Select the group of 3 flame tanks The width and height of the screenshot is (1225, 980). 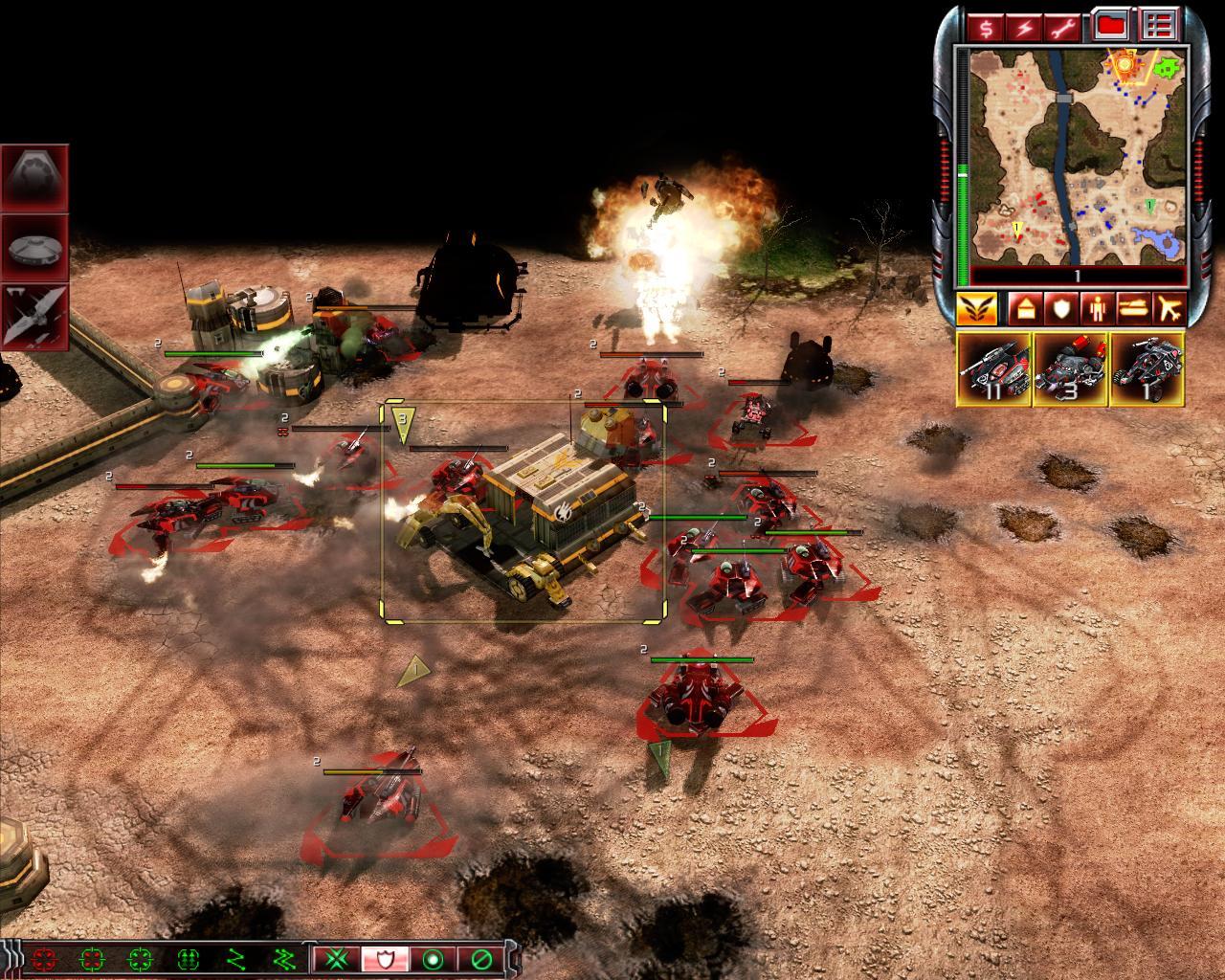(1070, 369)
